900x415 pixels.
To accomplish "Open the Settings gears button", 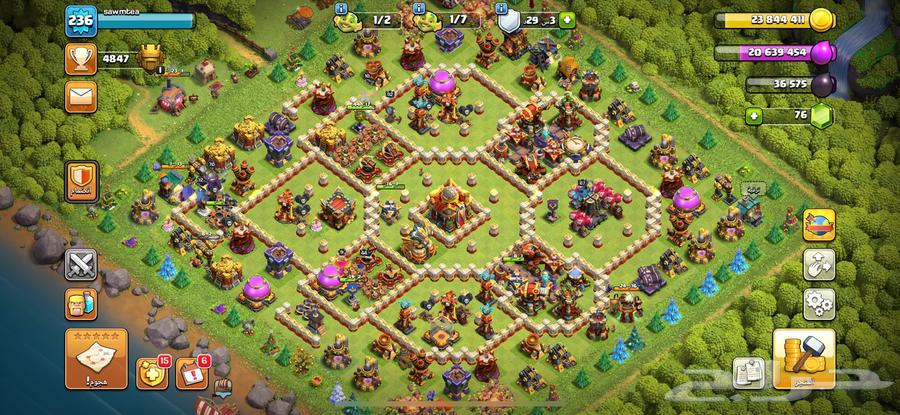I will [x=820, y=301].
